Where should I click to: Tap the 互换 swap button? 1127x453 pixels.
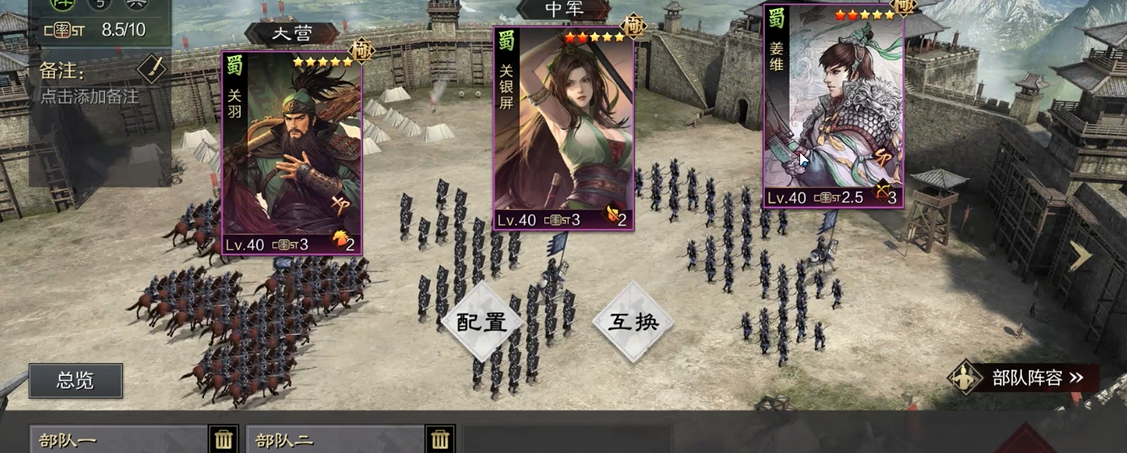[632, 322]
